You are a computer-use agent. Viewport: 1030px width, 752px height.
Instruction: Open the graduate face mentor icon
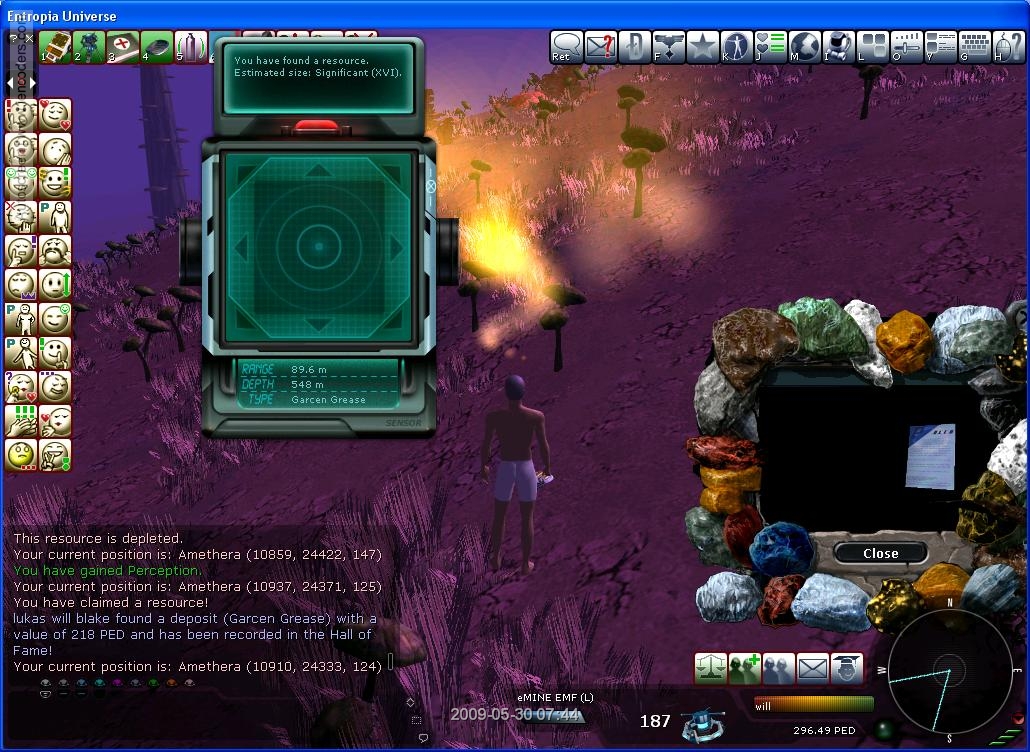tap(847, 668)
